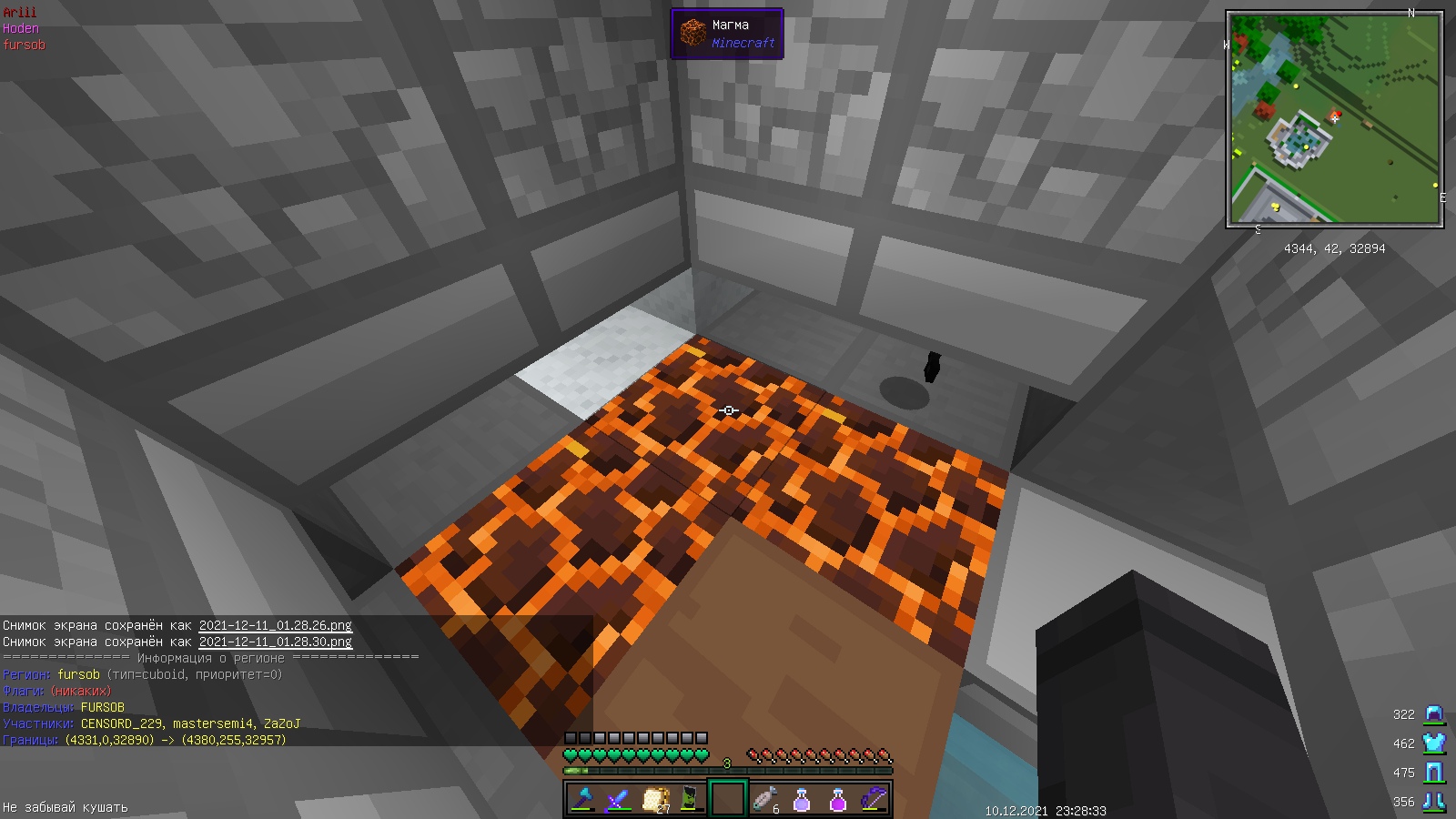
Task: Select the green head item slot
Action: pyautogui.click(x=692, y=799)
